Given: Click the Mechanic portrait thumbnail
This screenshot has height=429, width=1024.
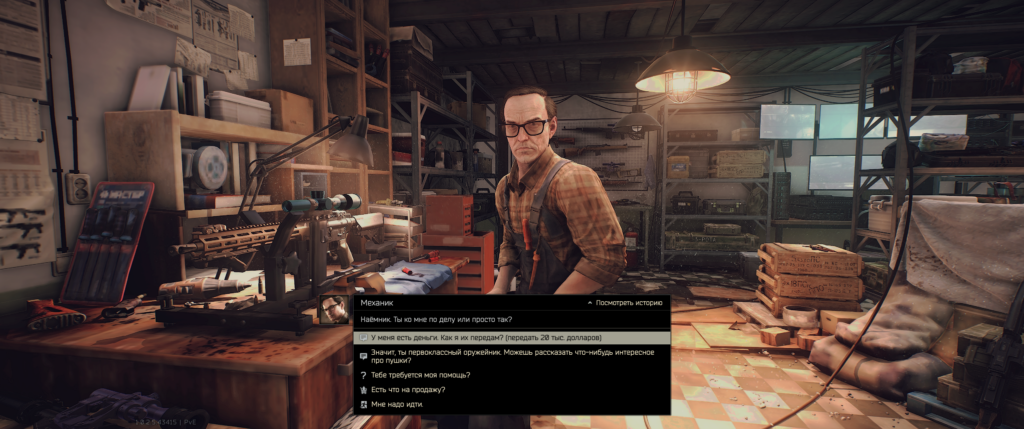Looking at the screenshot, I should pyautogui.click(x=334, y=309).
